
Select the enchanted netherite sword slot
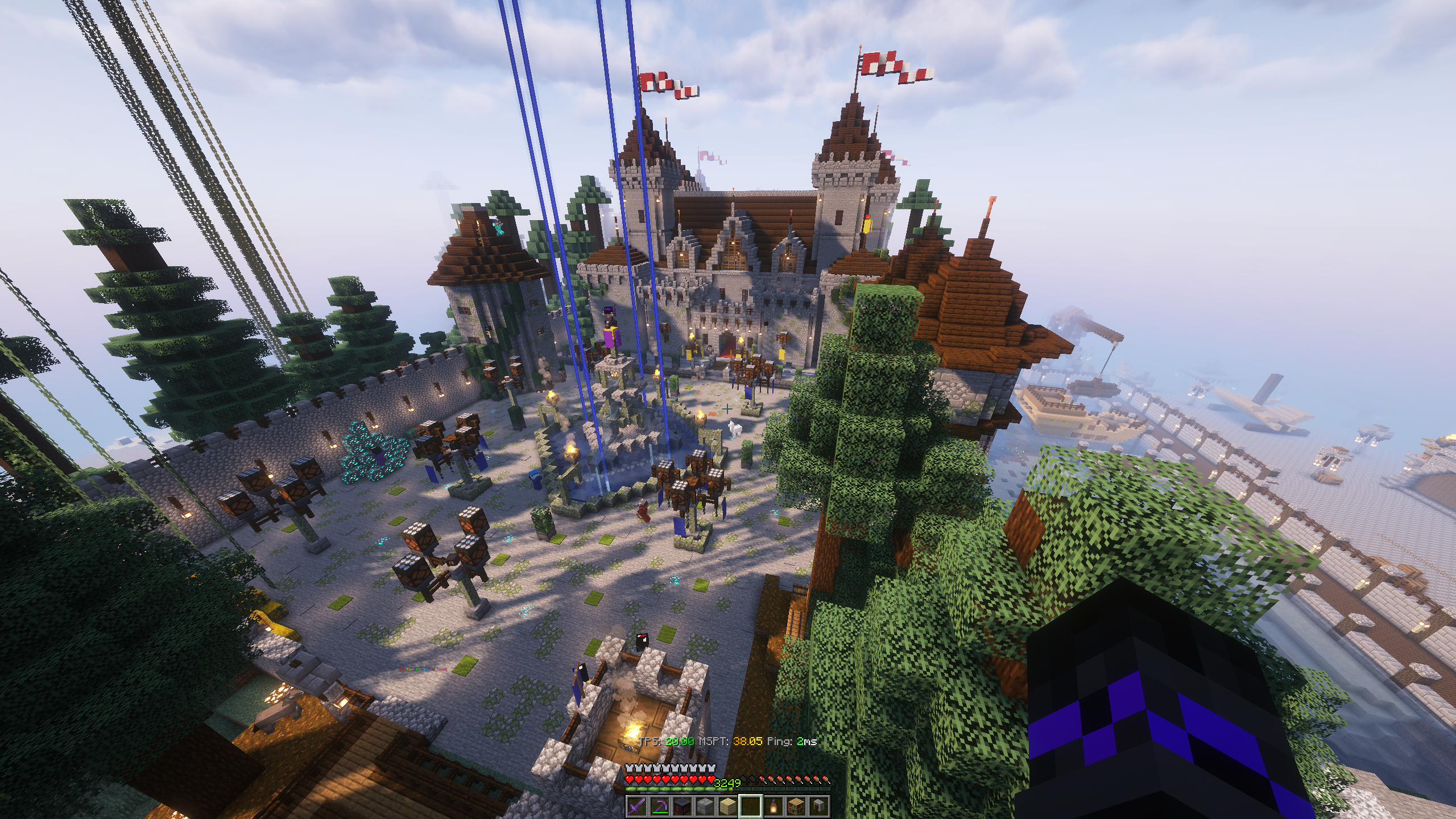click(637, 806)
